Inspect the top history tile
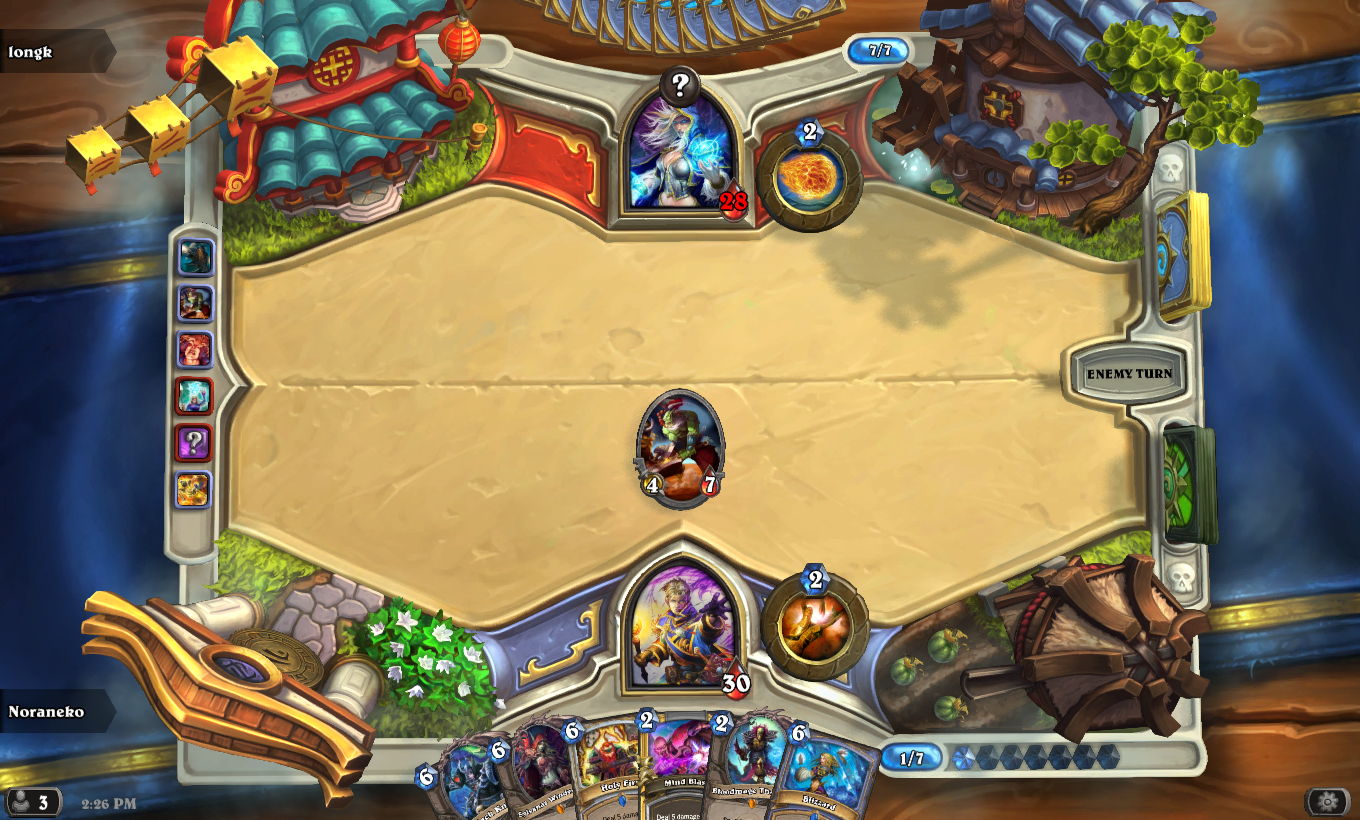 [x=195, y=257]
